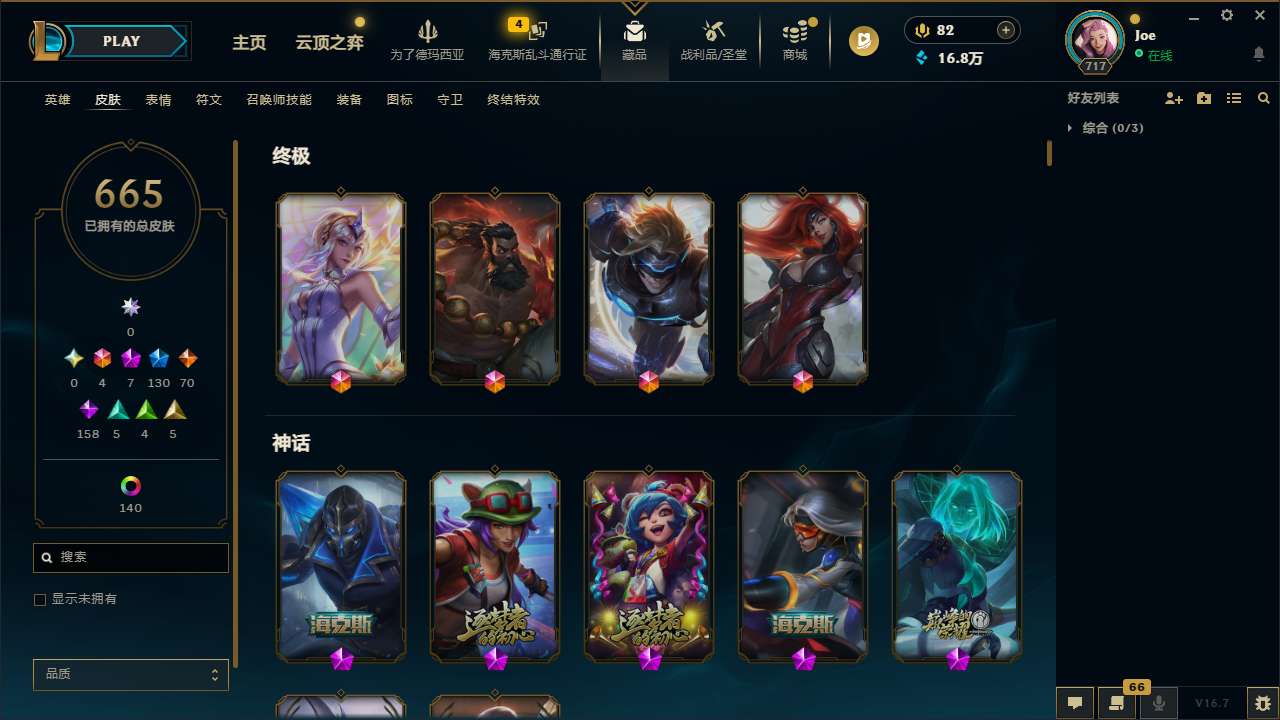Viewport: 1280px width, 720px height.
Task: Enable the 显示未拥有 checkbox
Action: tap(40, 599)
